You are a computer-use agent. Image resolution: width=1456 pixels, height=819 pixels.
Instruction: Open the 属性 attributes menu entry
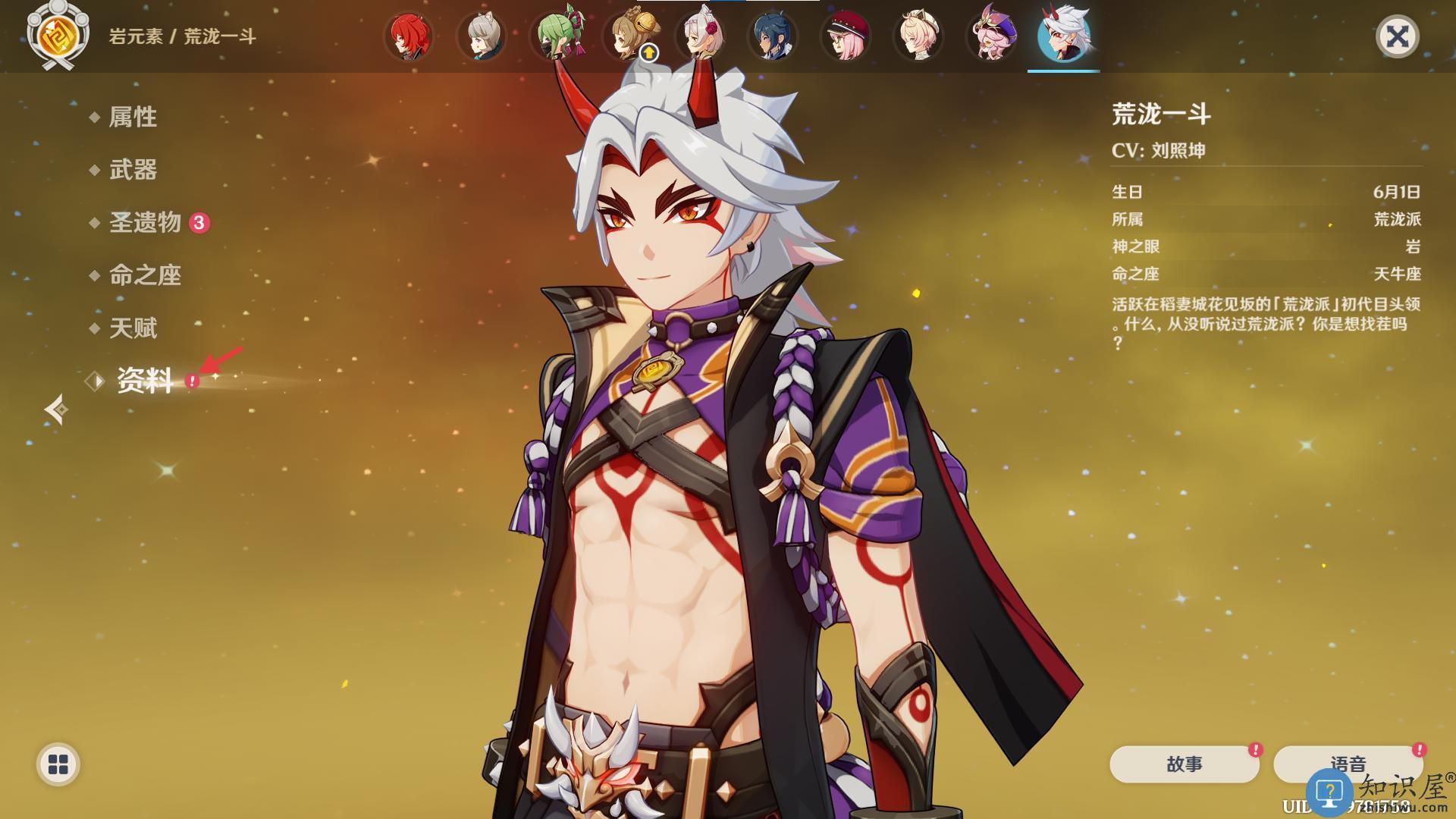point(133,117)
